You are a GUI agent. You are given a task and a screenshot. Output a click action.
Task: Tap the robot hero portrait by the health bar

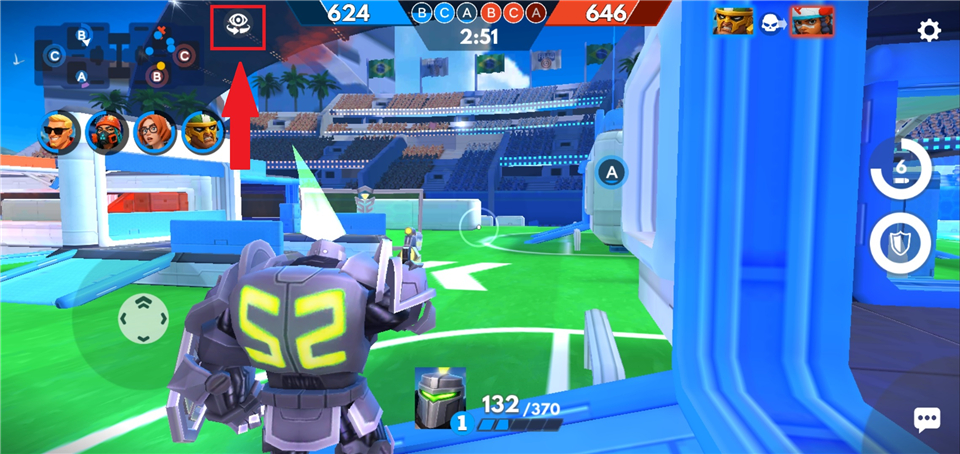click(438, 392)
